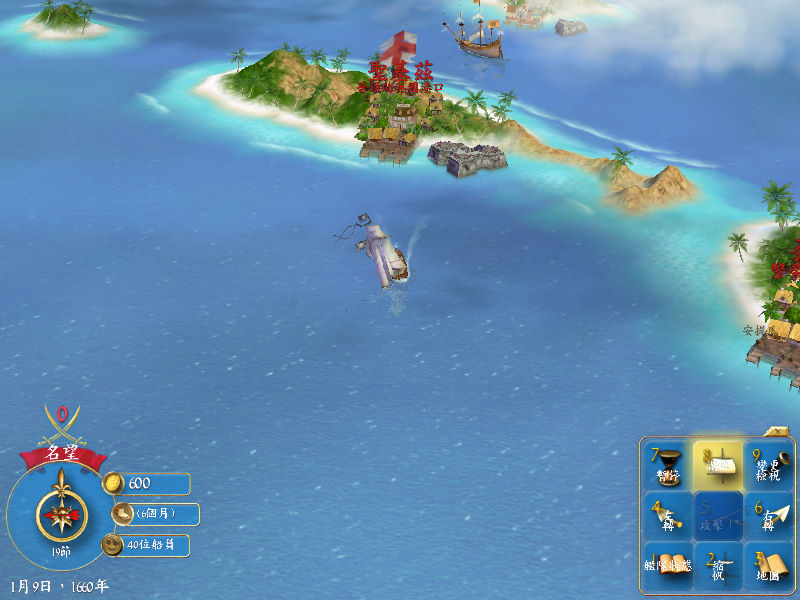Turn the ship right with button 6
The height and width of the screenshot is (600, 800).
click(x=768, y=517)
